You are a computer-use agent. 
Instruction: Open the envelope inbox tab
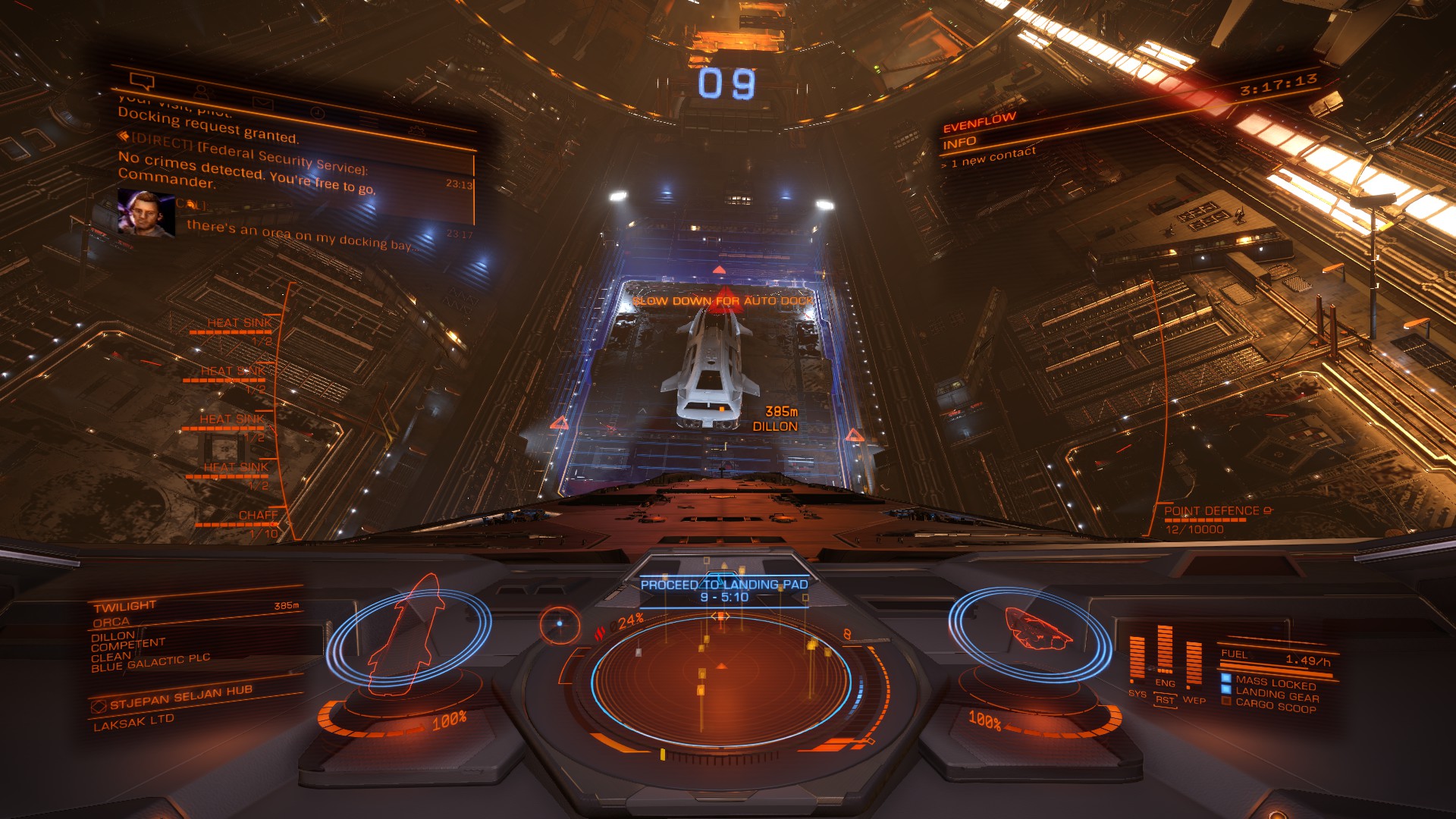(262, 102)
